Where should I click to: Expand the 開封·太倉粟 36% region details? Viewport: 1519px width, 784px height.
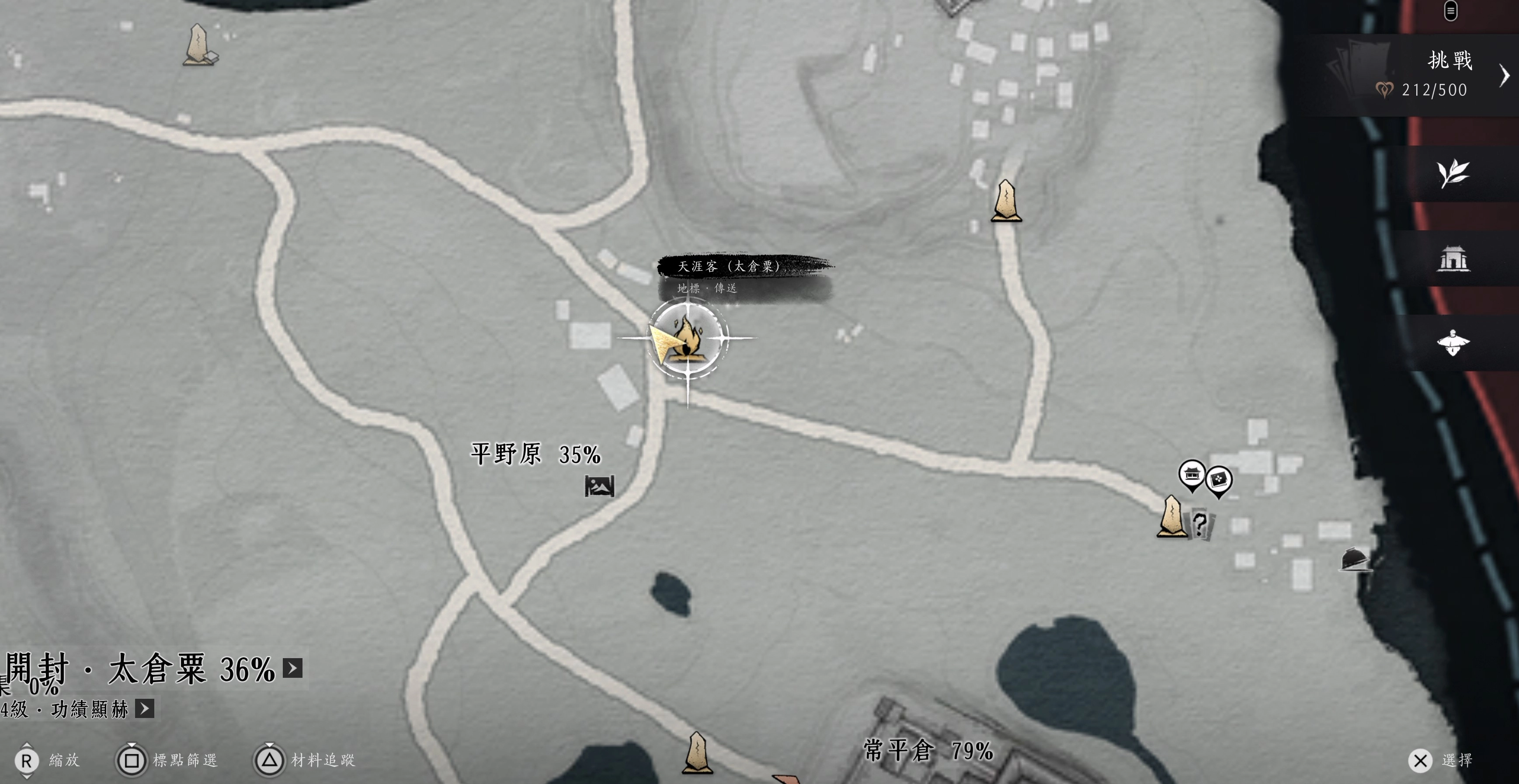click(x=293, y=668)
